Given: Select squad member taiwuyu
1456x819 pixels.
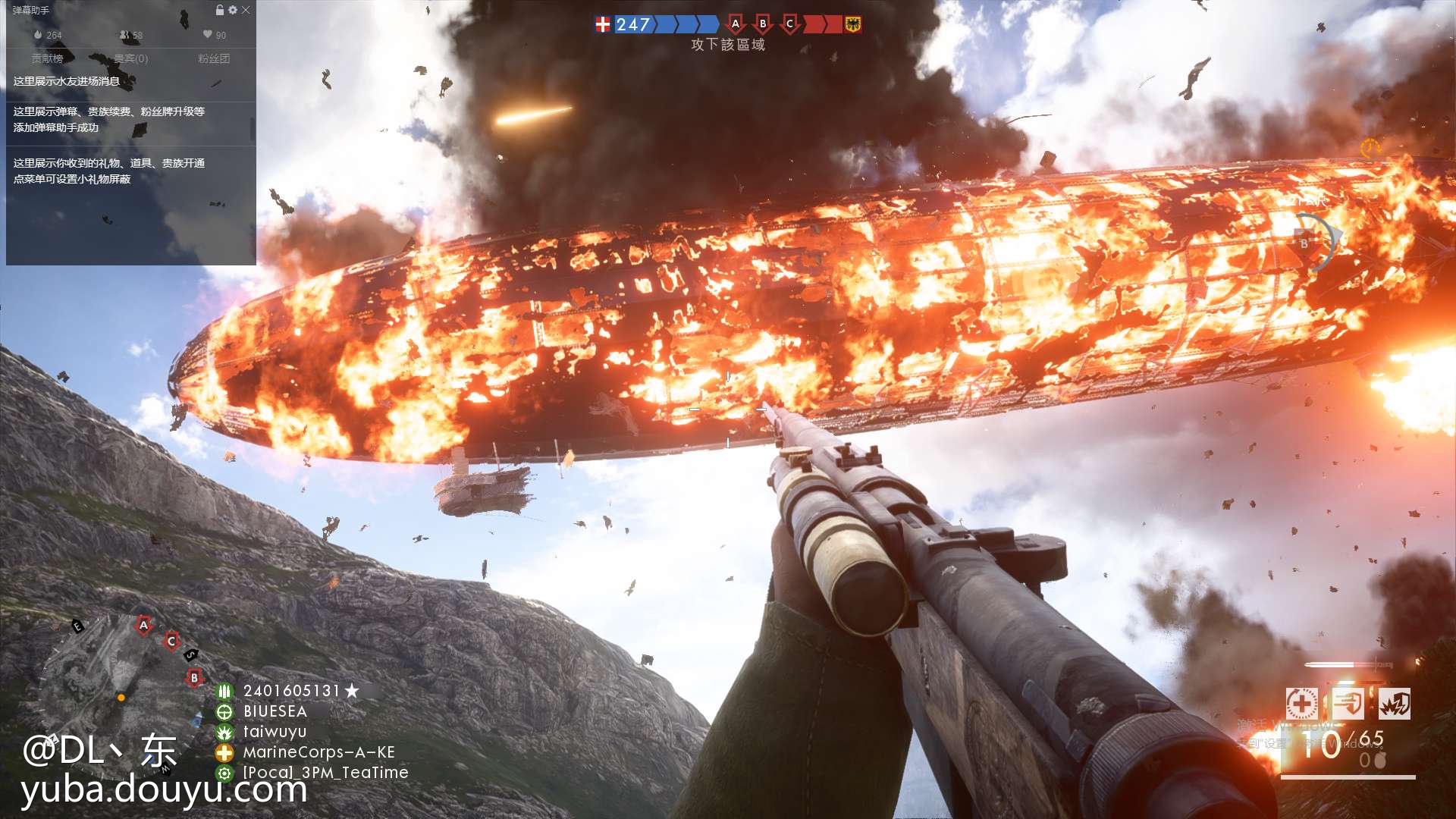Looking at the screenshot, I should coord(275,732).
